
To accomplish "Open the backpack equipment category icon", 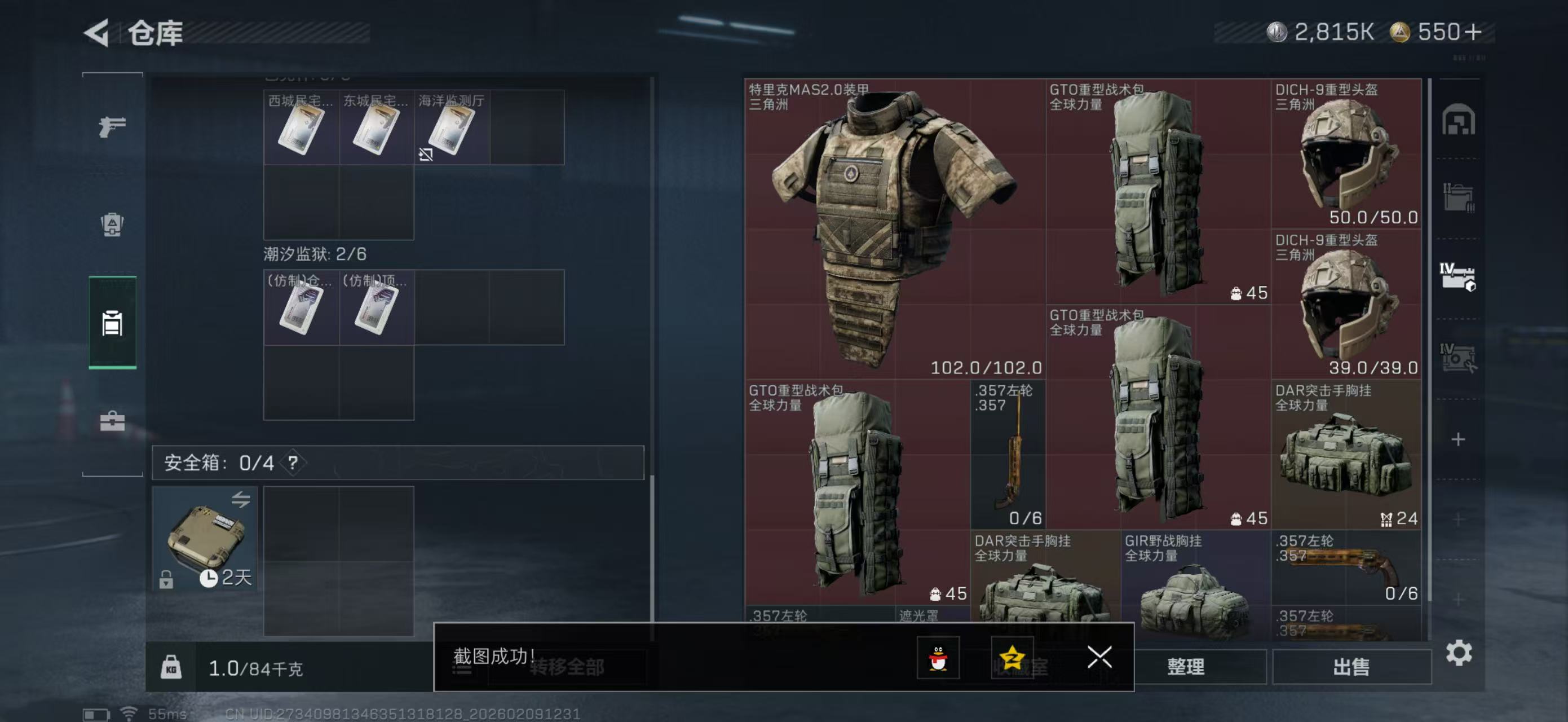I will point(112,225).
